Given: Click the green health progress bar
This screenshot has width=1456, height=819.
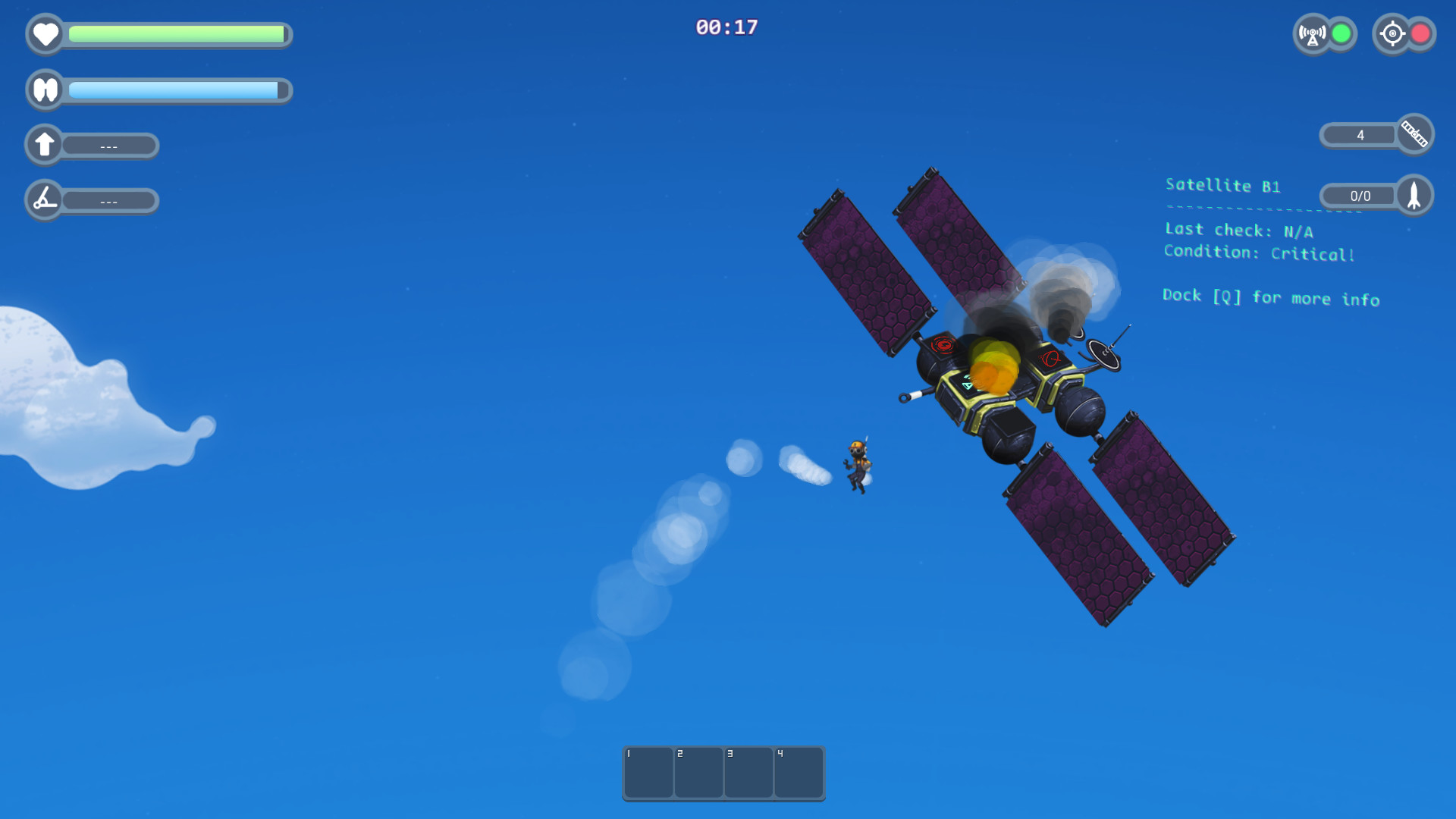Looking at the screenshot, I should [x=176, y=34].
